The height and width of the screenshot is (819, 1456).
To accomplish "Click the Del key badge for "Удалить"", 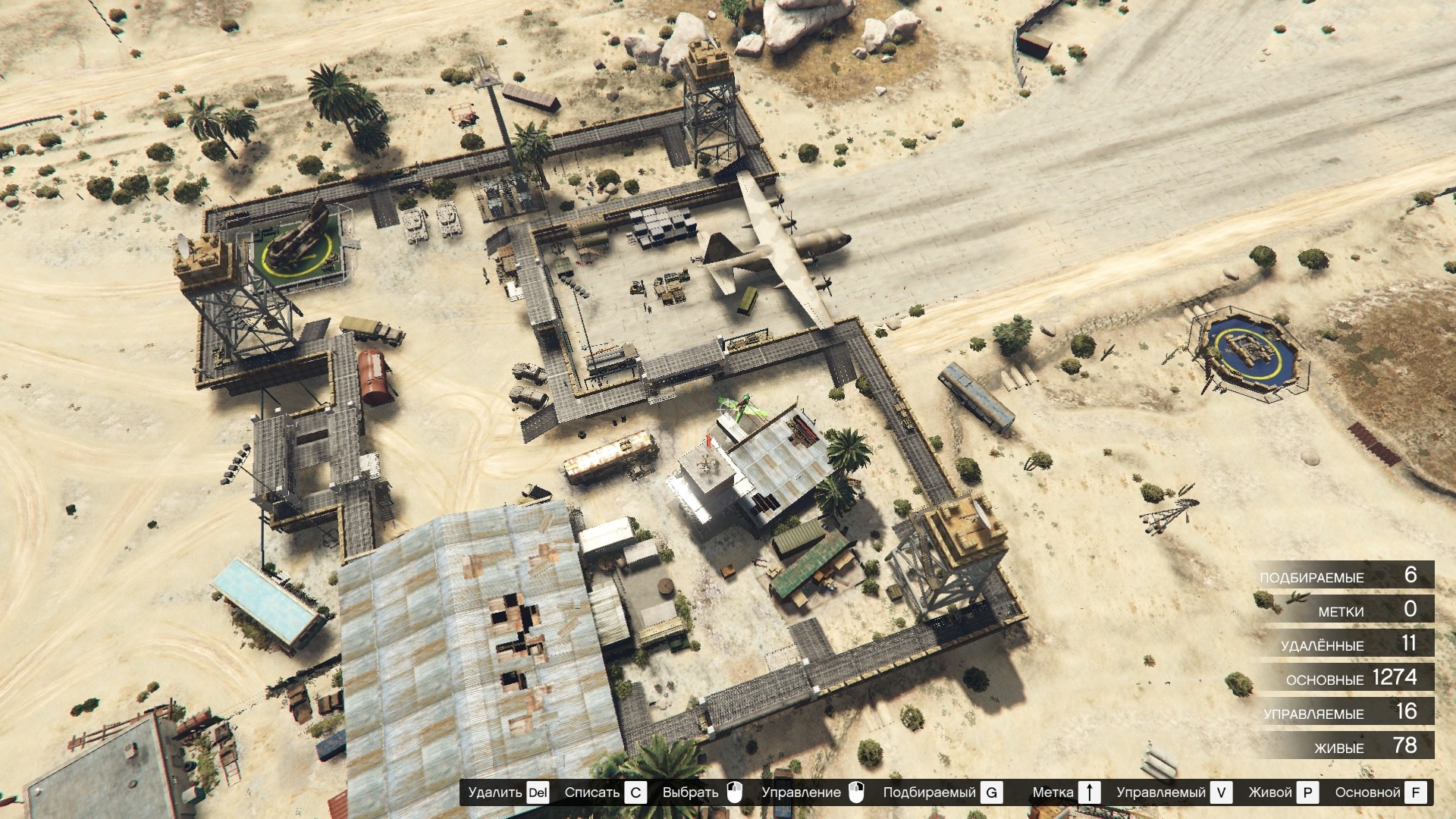I will (x=538, y=793).
